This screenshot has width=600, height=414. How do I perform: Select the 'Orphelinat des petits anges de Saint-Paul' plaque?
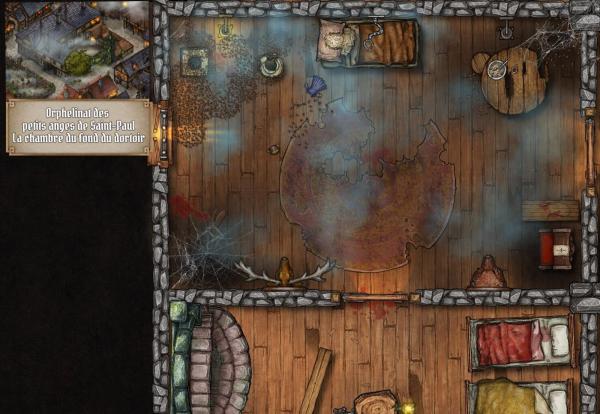[x=78, y=126]
